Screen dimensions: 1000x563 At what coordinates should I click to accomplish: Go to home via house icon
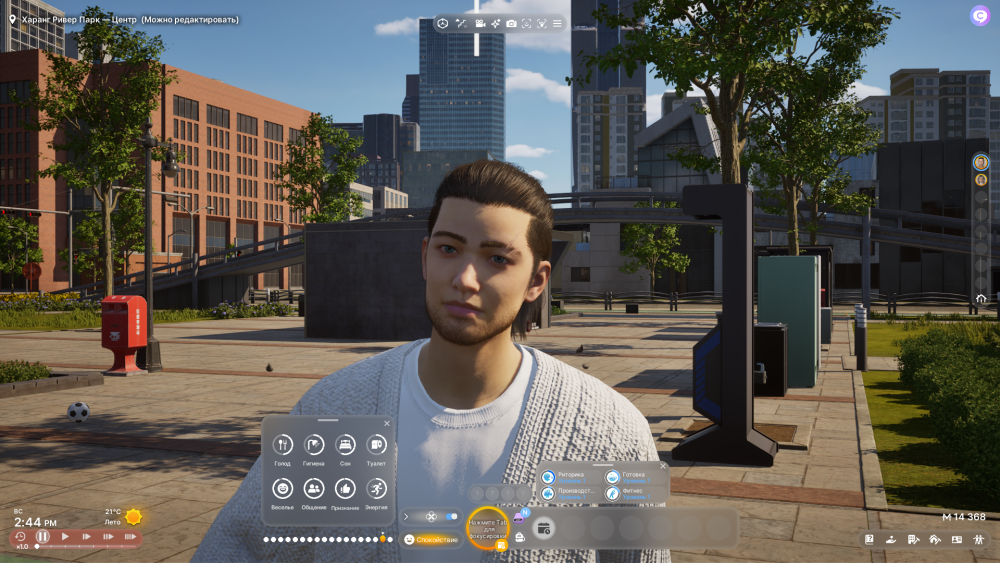(x=981, y=298)
